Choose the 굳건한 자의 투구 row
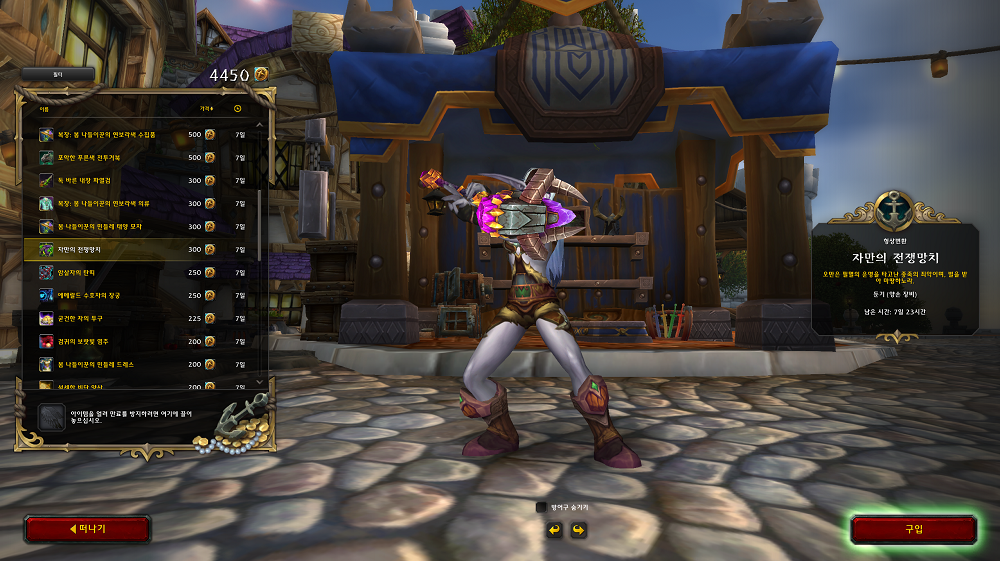1000x561 pixels. pos(140,318)
